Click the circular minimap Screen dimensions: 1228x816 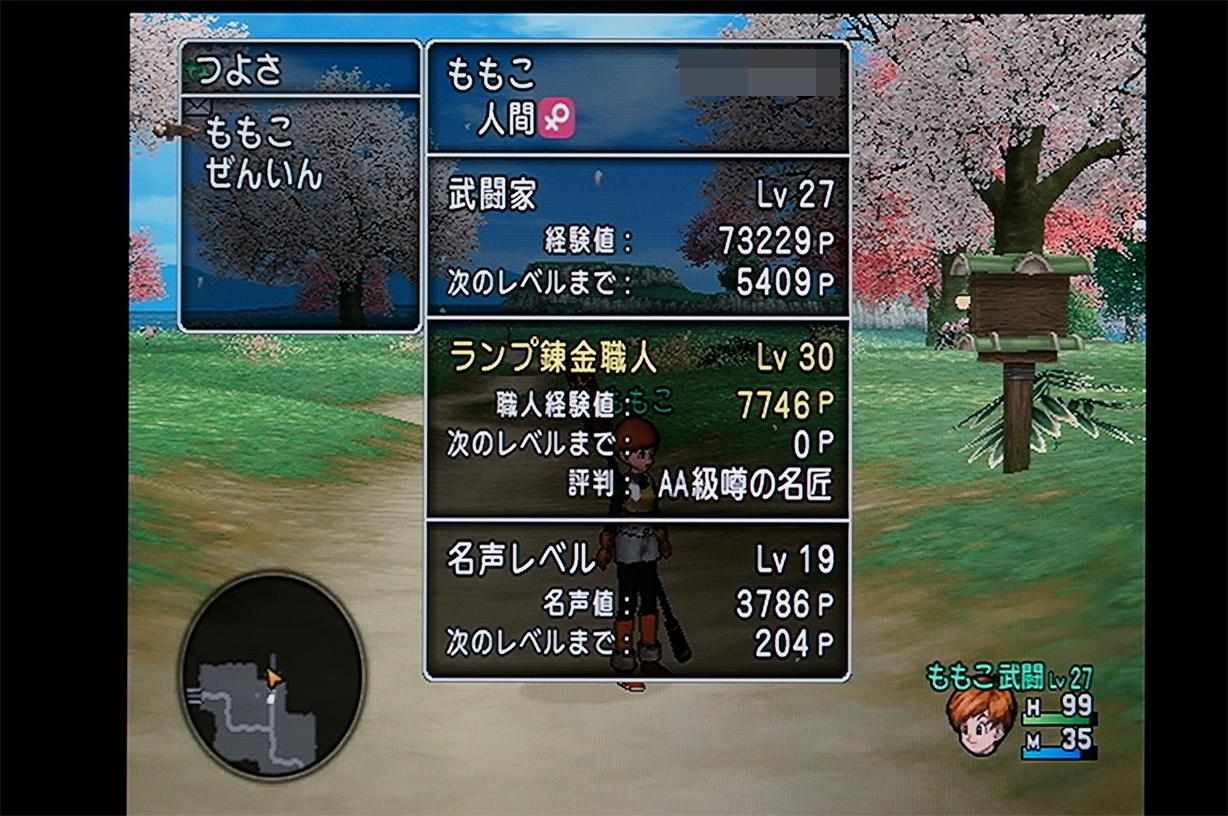[x=271, y=676]
